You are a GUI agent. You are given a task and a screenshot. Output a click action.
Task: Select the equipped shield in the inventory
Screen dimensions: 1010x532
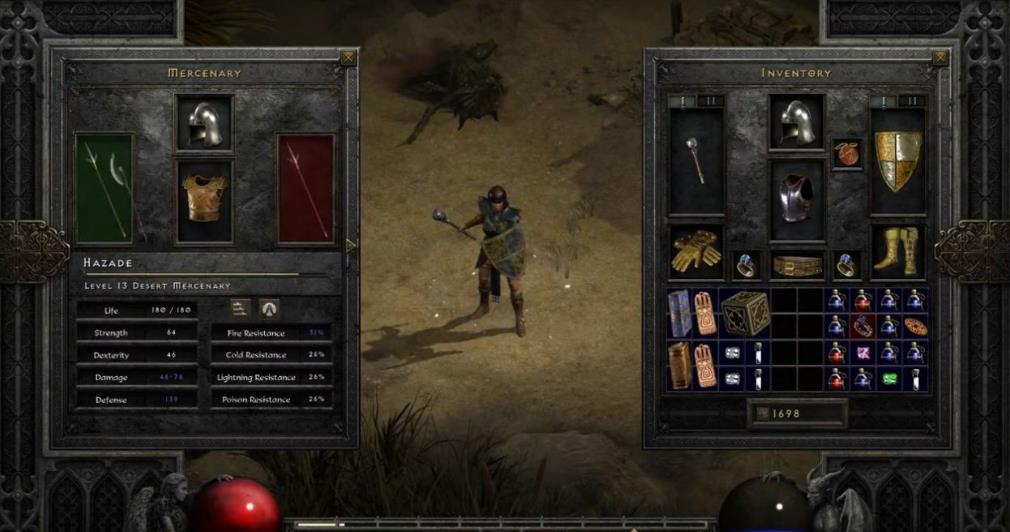(897, 160)
